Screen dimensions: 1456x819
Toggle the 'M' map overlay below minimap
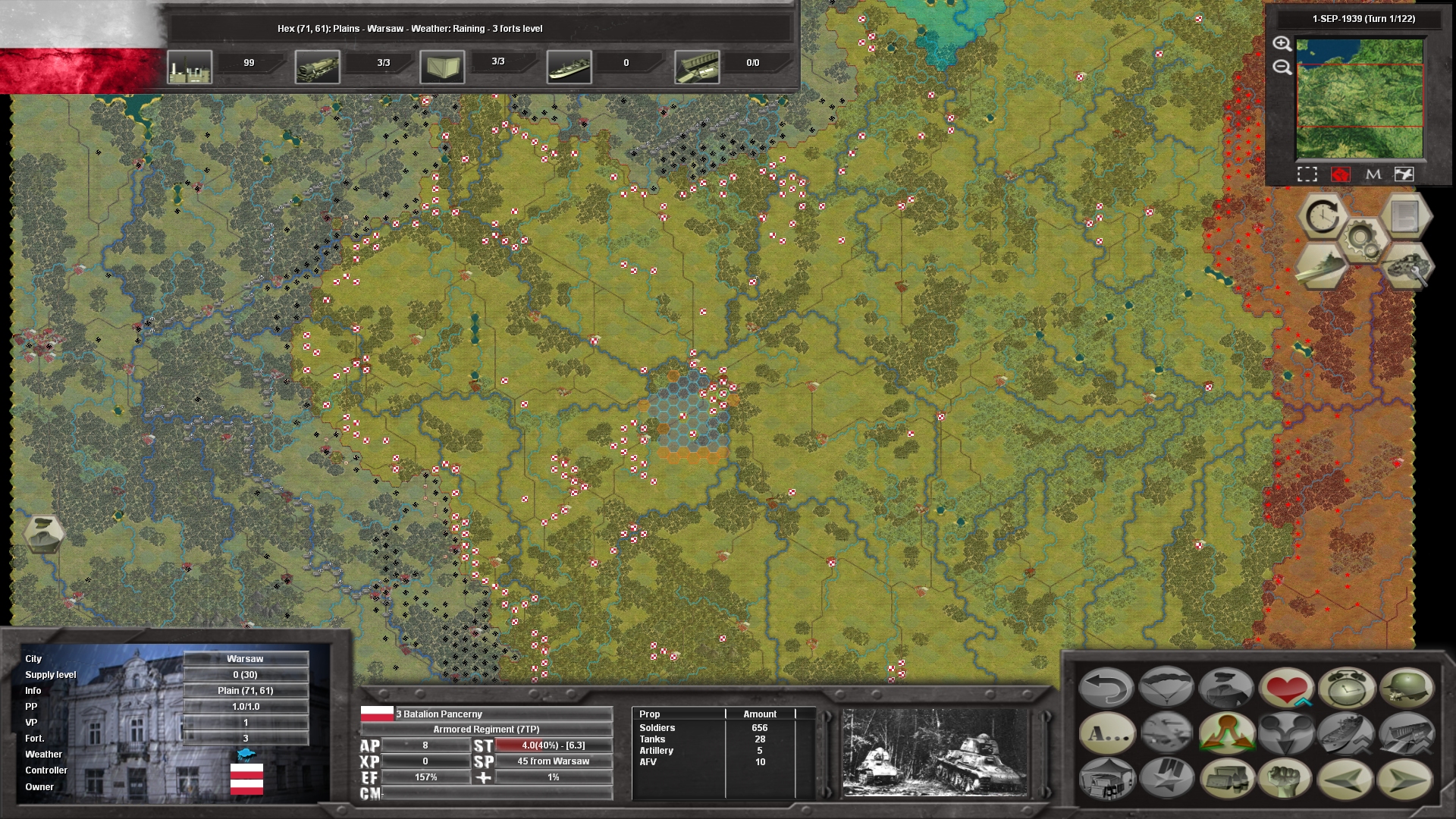[x=1373, y=174]
